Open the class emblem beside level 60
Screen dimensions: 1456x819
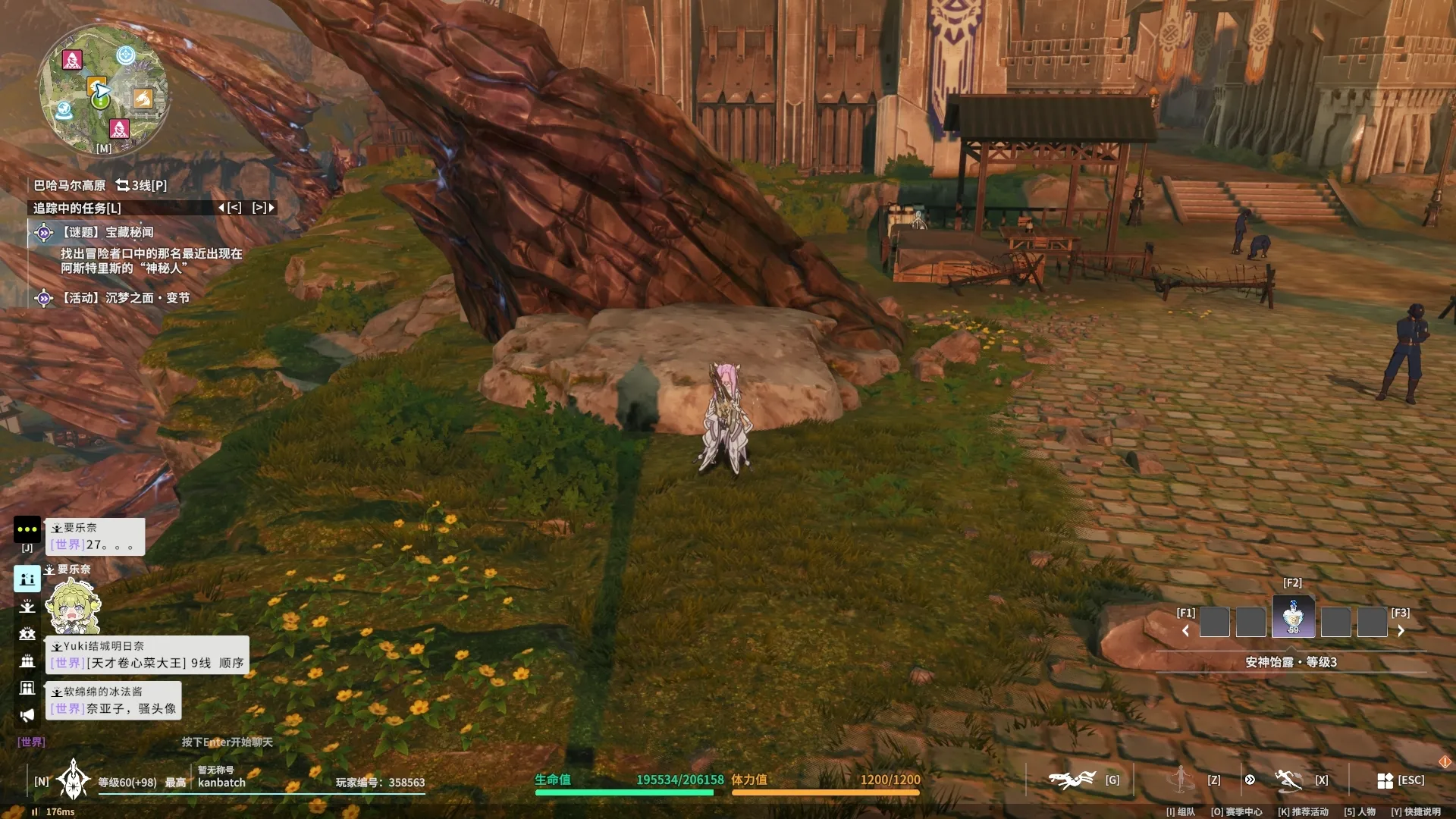tap(74, 780)
